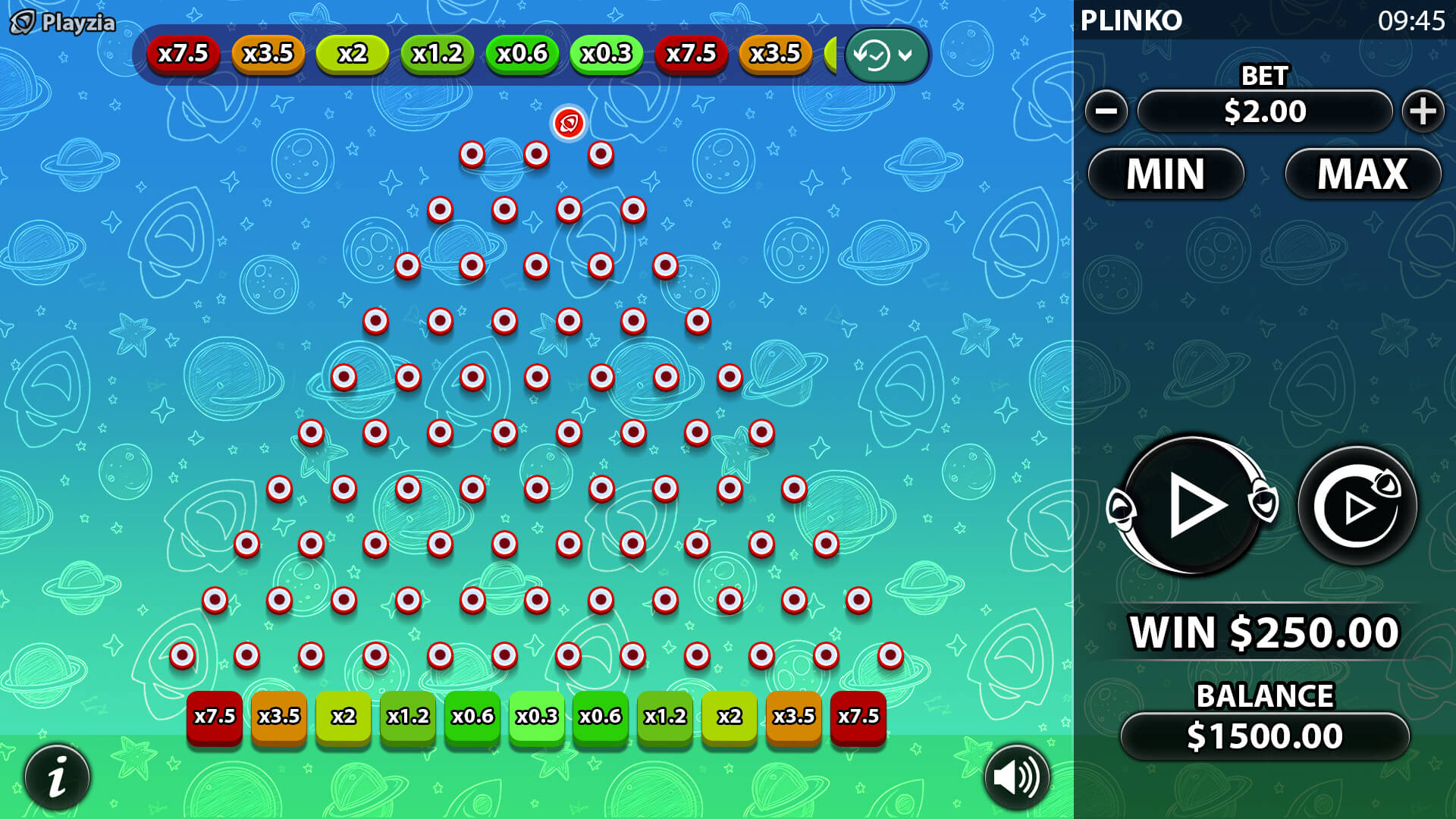Set the bet to MAX
The image size is (1456, 819).
click(1363, 174)
